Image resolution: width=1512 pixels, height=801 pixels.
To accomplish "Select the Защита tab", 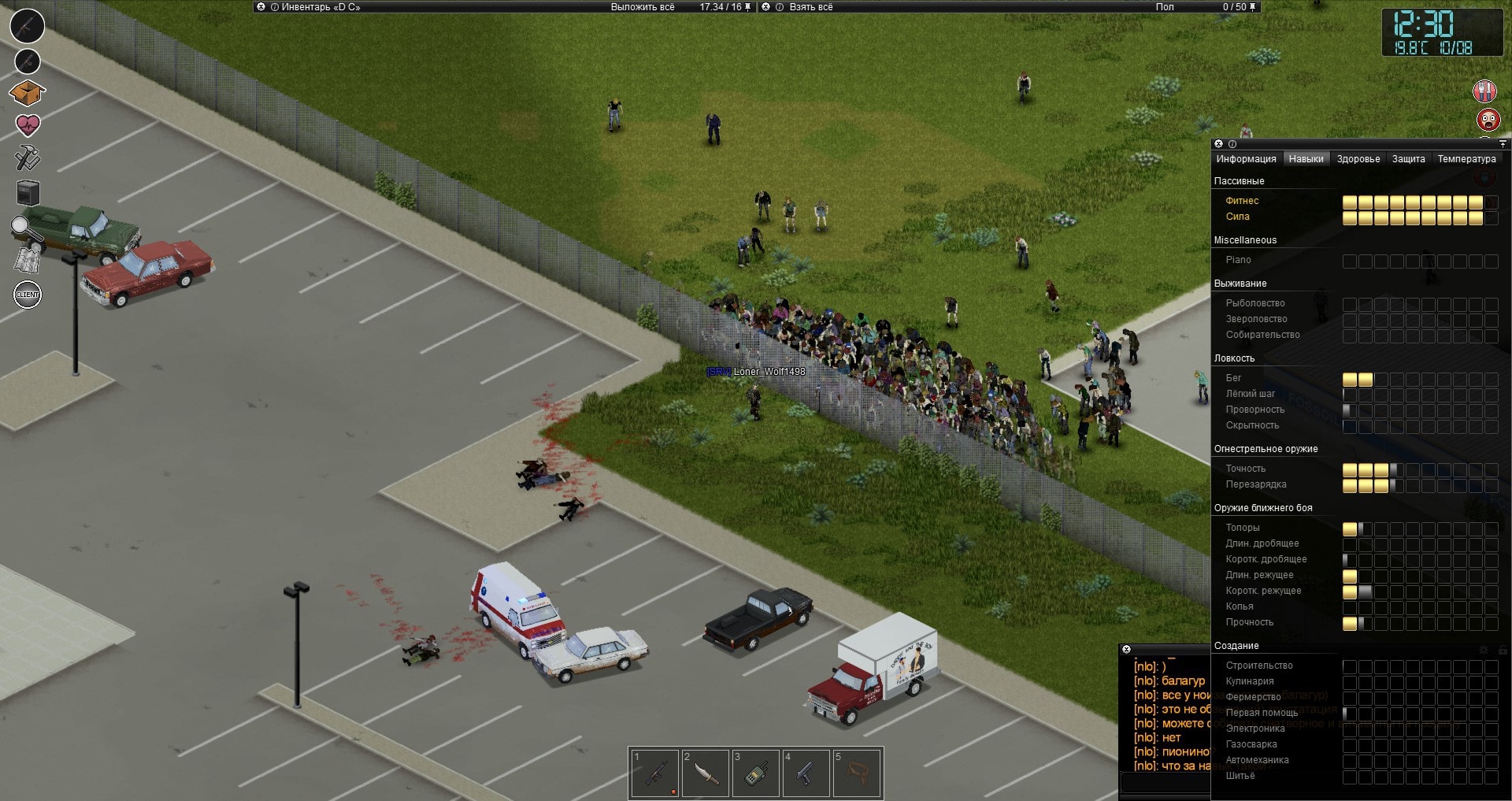I will [1408, 159].
